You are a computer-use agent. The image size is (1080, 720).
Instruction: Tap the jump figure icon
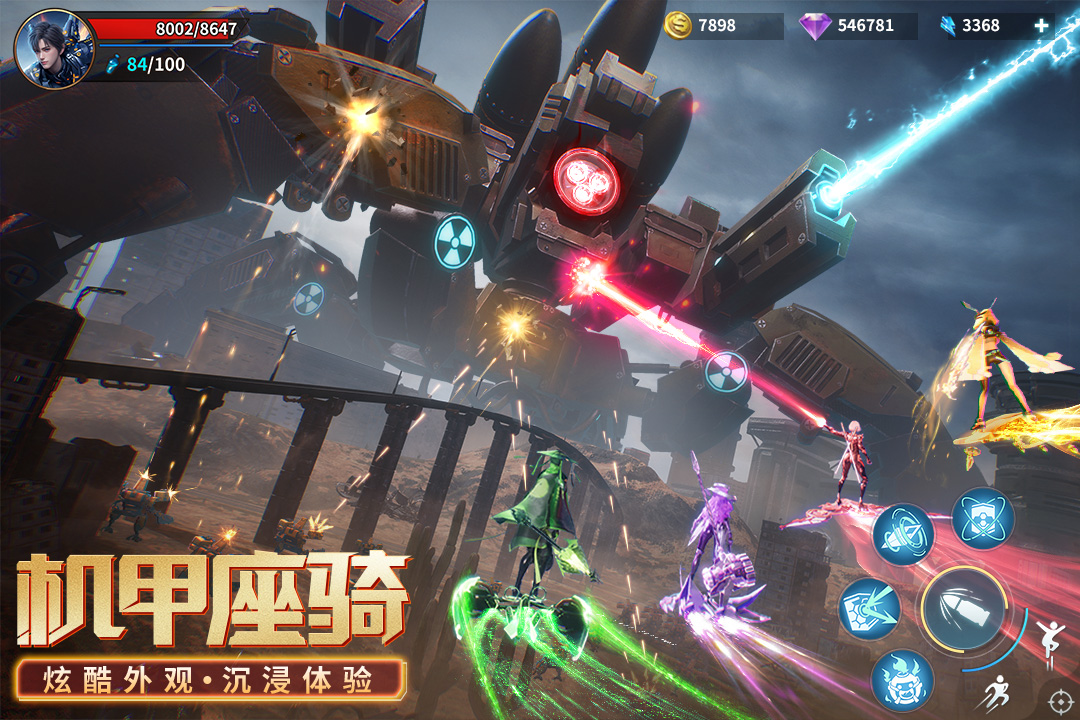pyautogui.click(x=1049, y=634)
